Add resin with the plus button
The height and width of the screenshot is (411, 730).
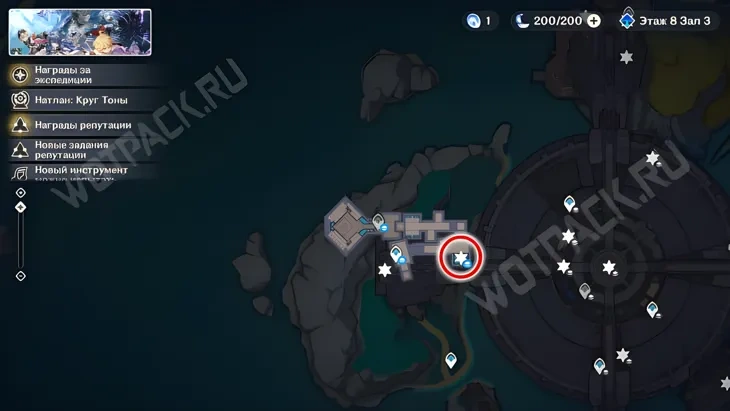pyautogui.click(x=594, y=20)
